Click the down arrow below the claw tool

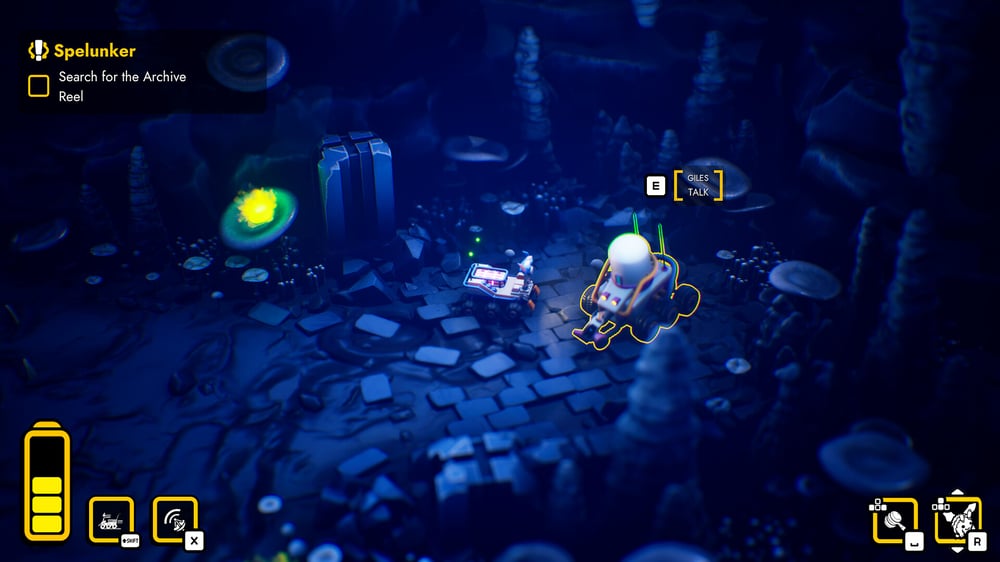957,548
